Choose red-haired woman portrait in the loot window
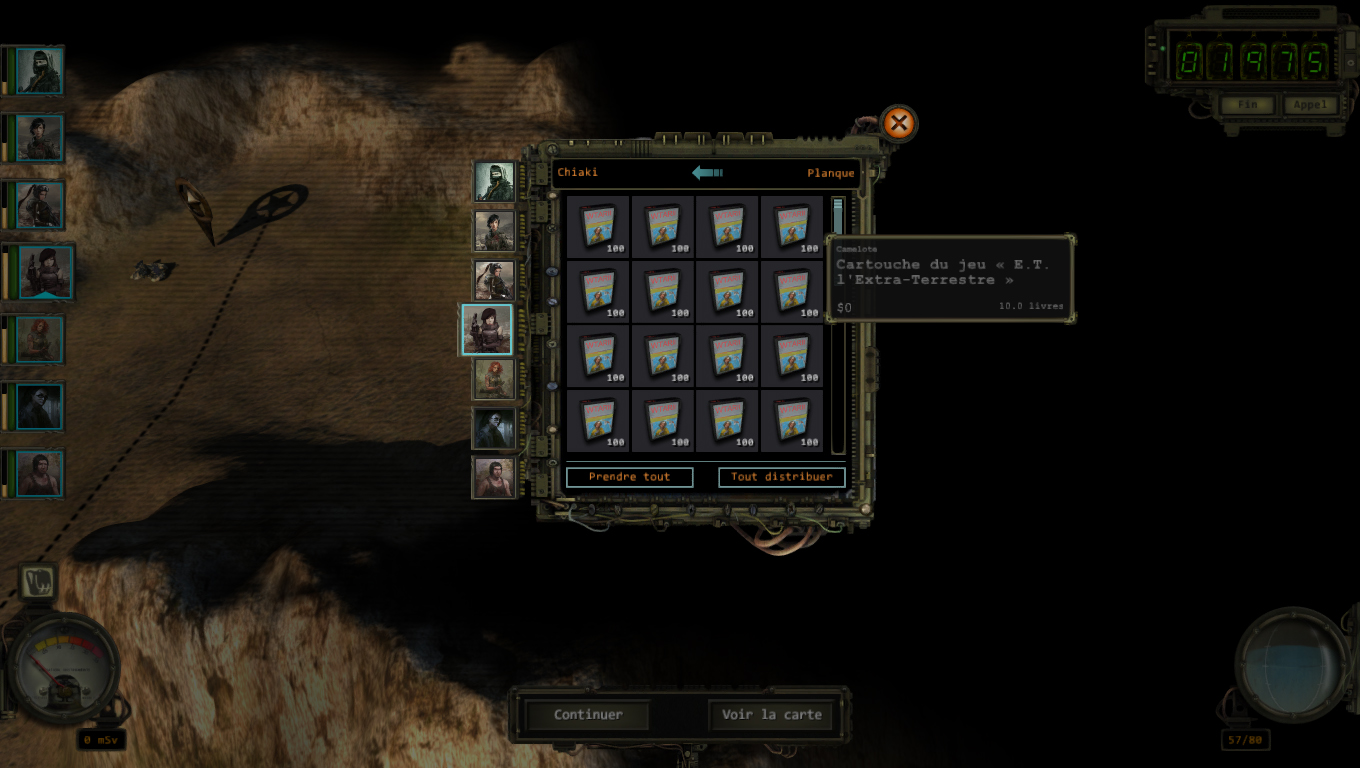Screen dimensions: 1360x768 click(x=494, y=379)
